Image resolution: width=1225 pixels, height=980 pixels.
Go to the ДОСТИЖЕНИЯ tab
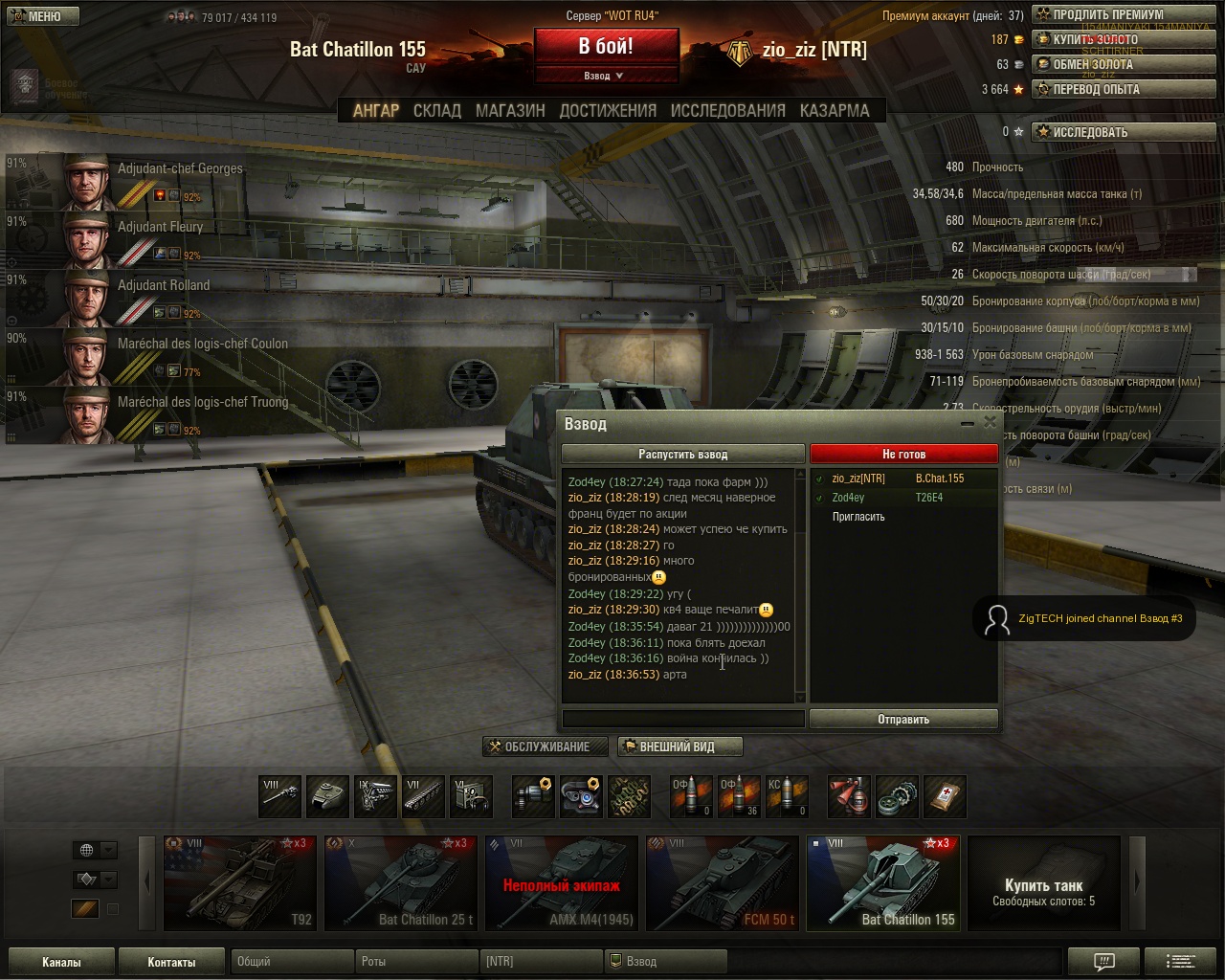pyautogui.click(x=608, y=111)
